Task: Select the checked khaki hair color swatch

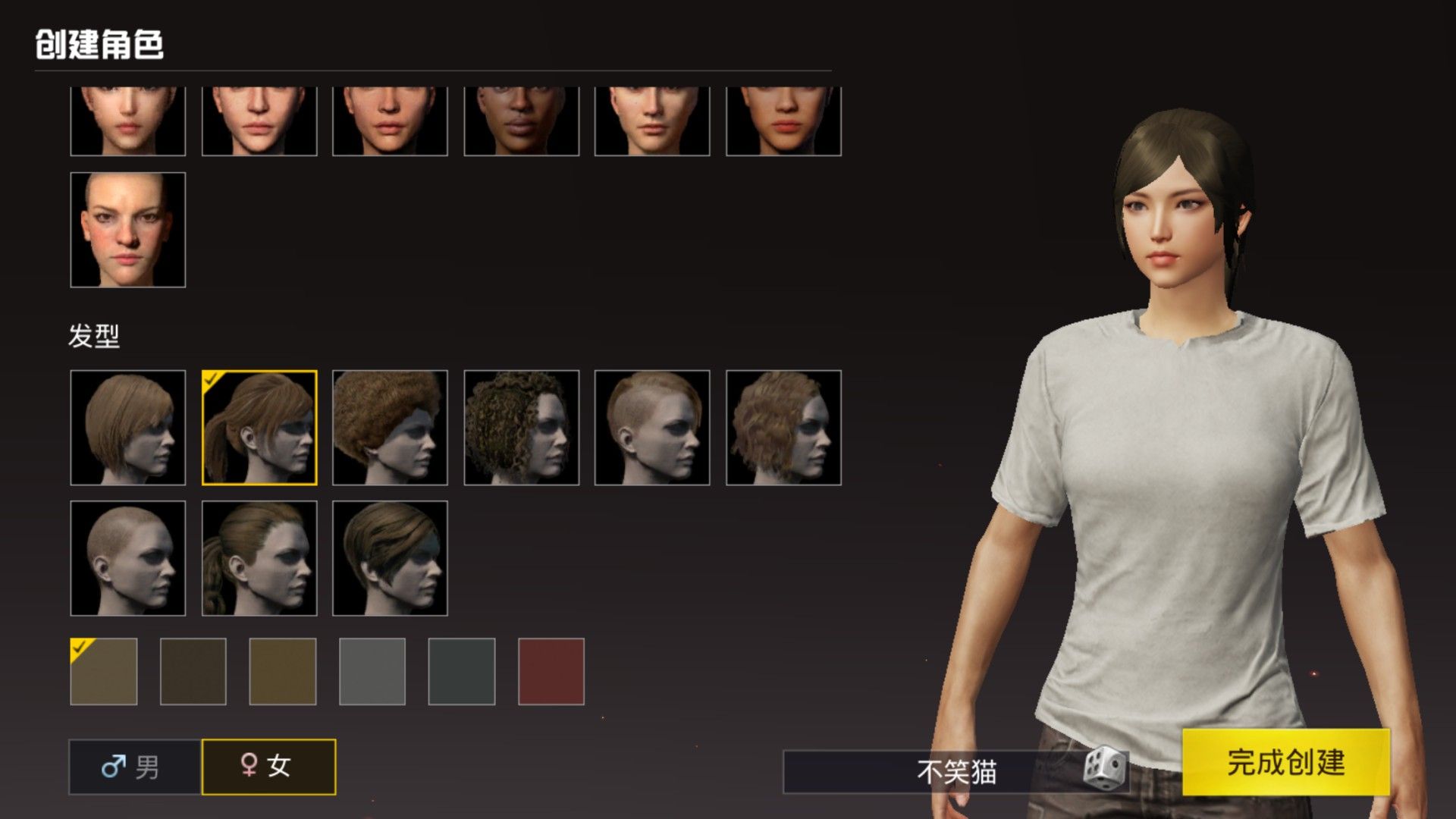Action: click(x=104, y=671)
